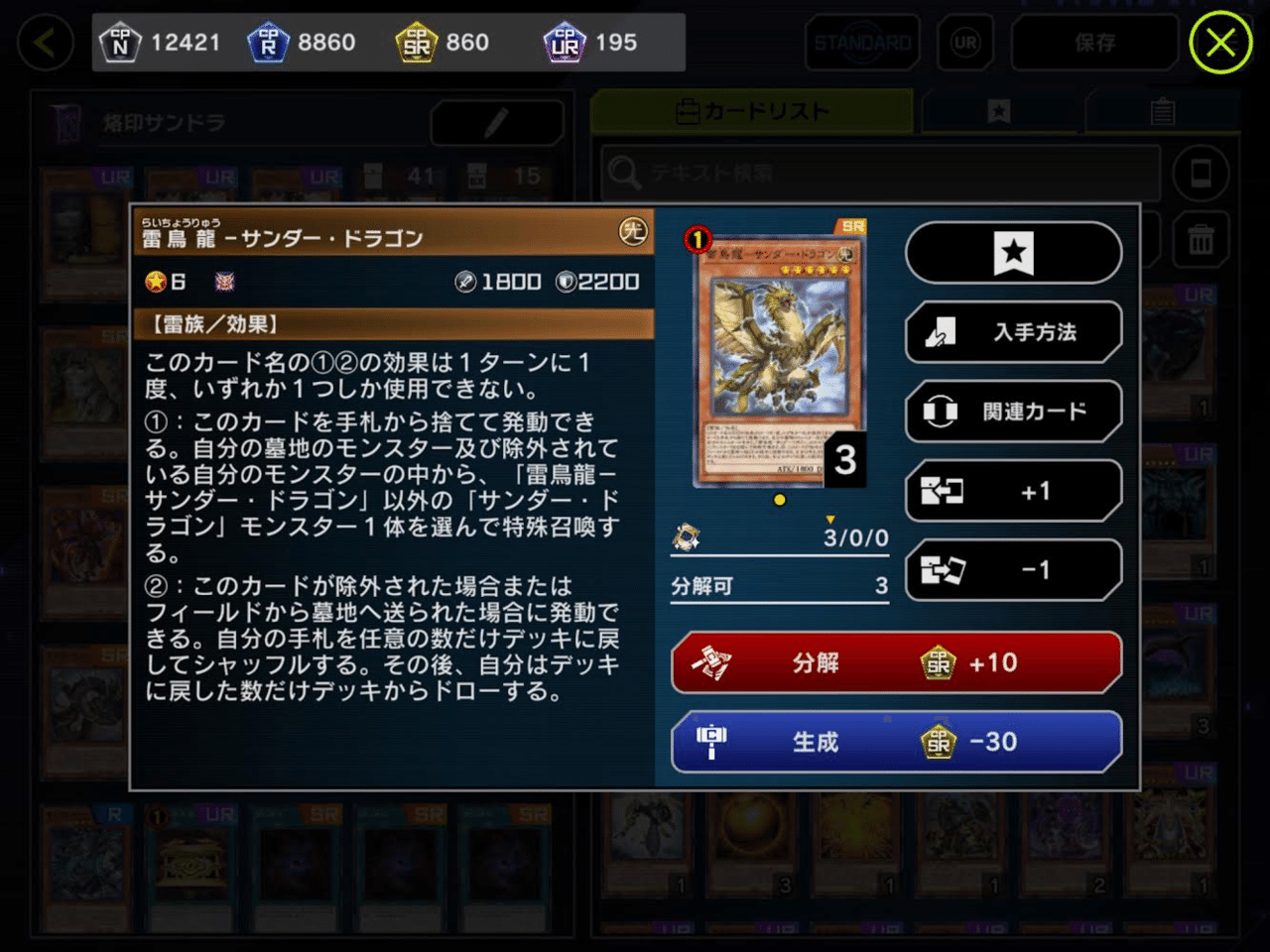
Task: Click the CP-N craft point icon showing 12421
Action: coord(121,43)
